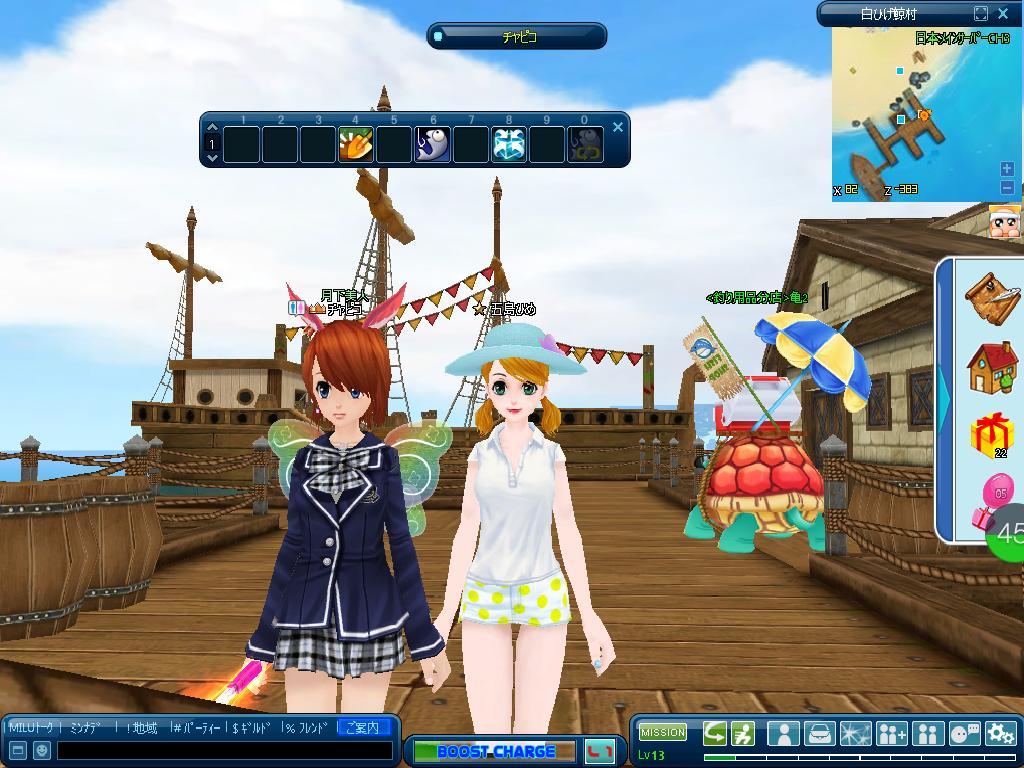Close the minimap window
Screen dimensions: 1024x768
(x=1005, y=14)
